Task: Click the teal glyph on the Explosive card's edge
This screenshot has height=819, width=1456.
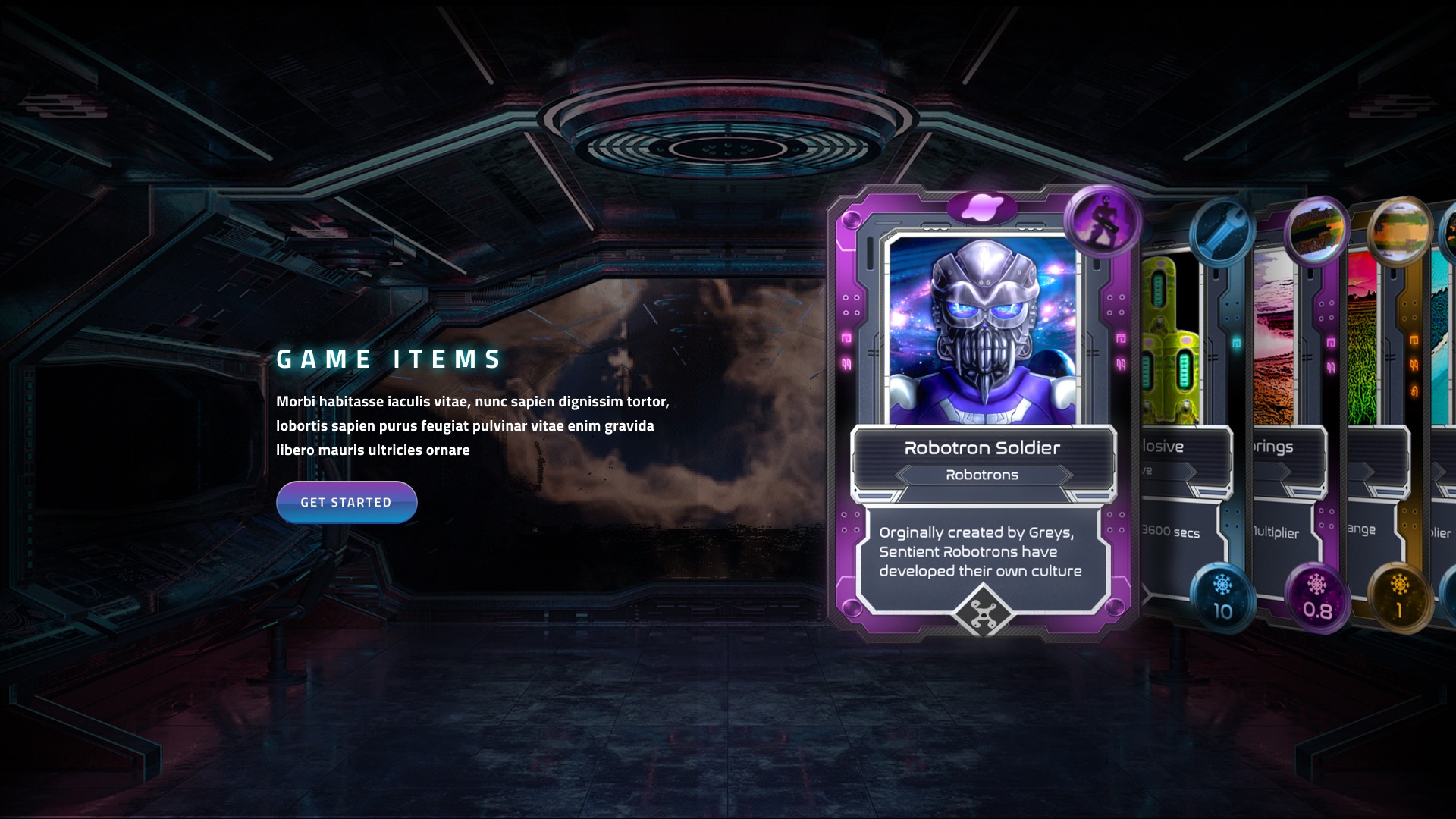Action: pyautogui.click(x=1236, y=344)
